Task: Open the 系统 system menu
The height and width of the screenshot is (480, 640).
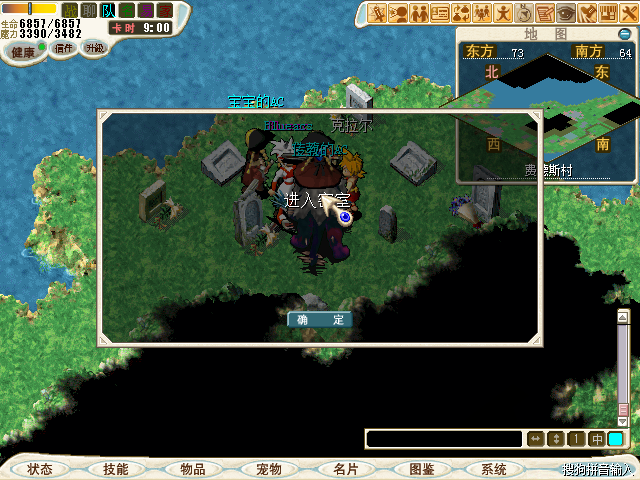Action: (x=494, y=469)
